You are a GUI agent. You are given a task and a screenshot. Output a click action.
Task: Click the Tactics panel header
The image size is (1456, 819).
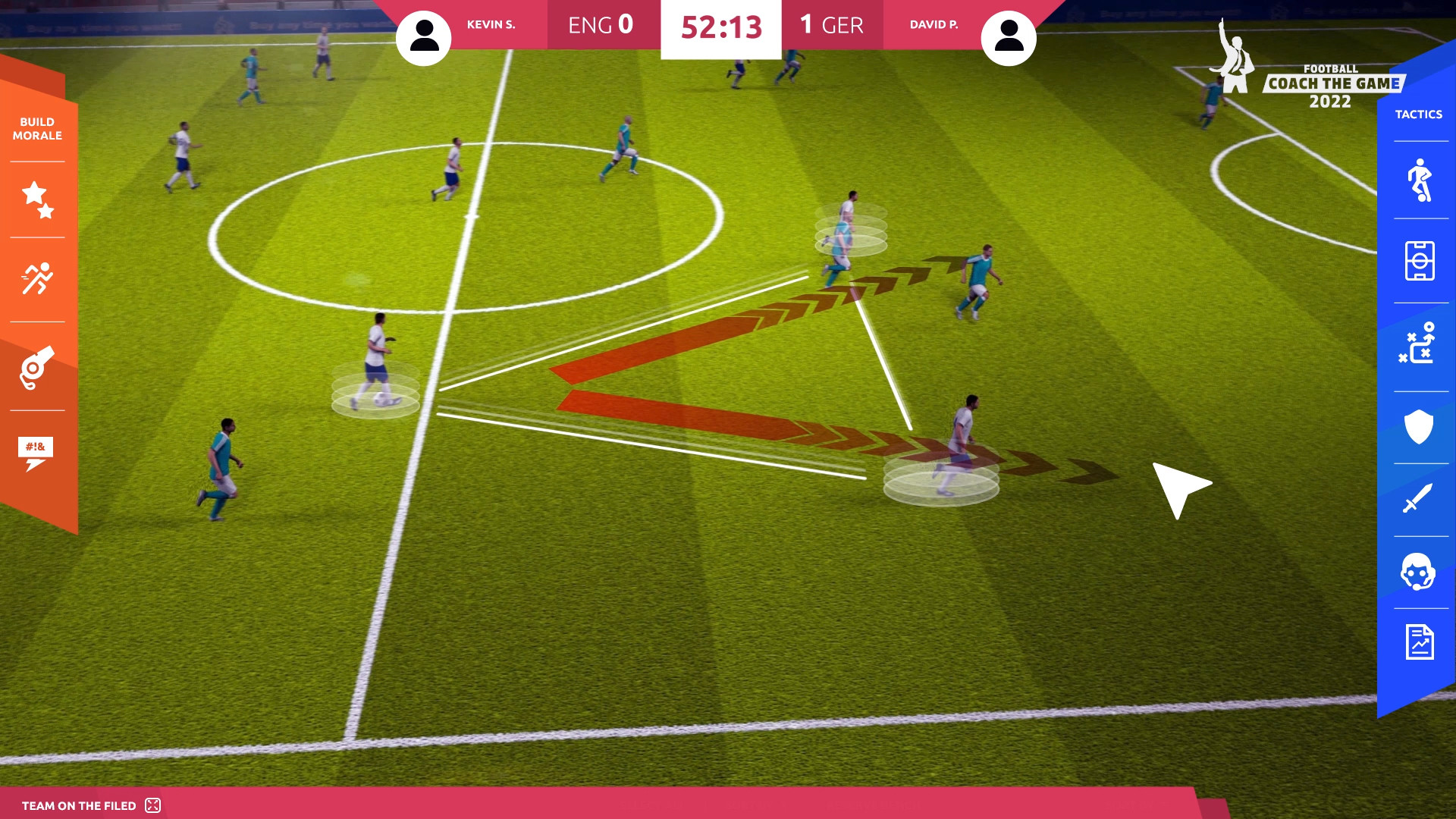coord(1420,114)
